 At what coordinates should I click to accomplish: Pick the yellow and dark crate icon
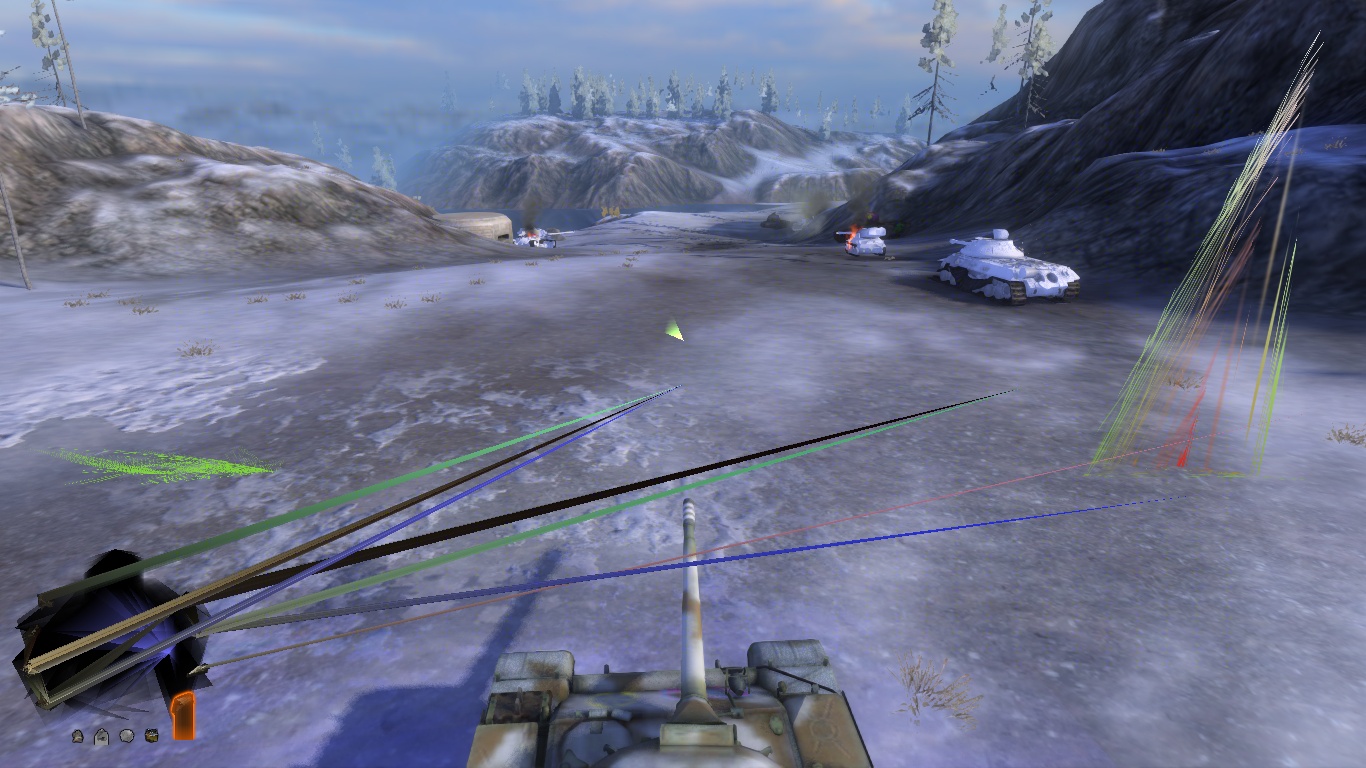tap(152, 736)
